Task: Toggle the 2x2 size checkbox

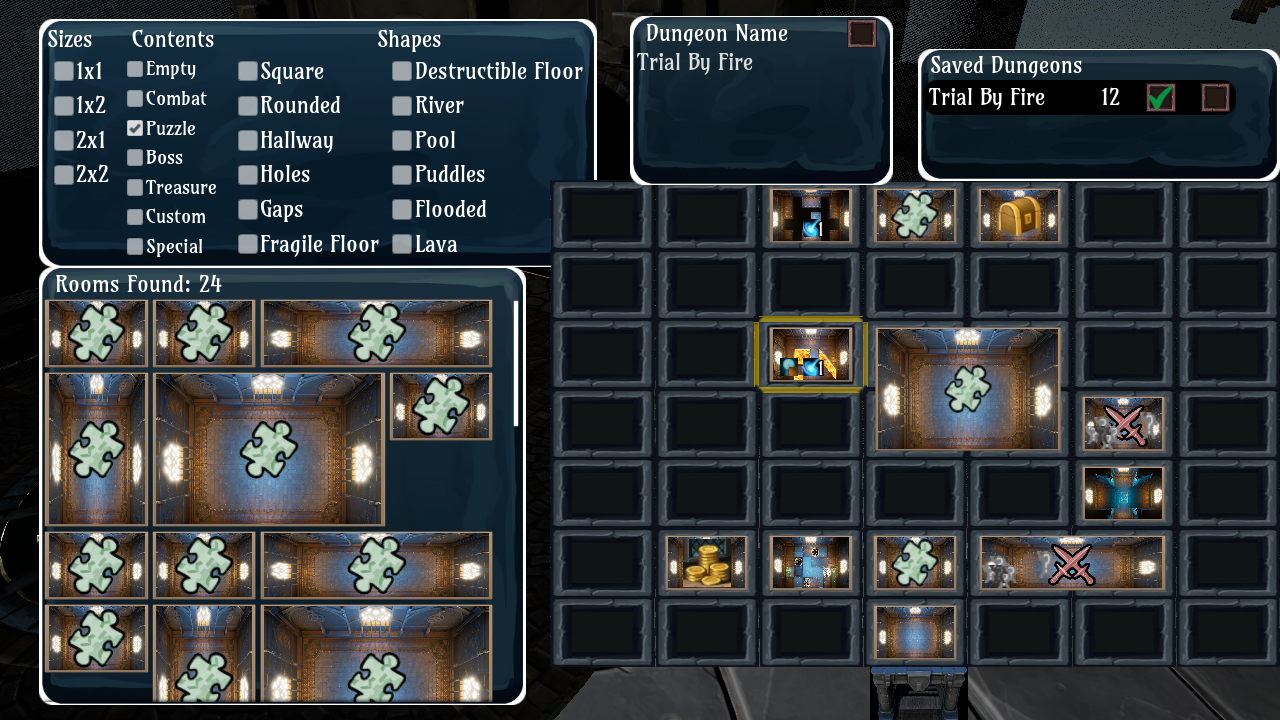Action: (64, 175)
